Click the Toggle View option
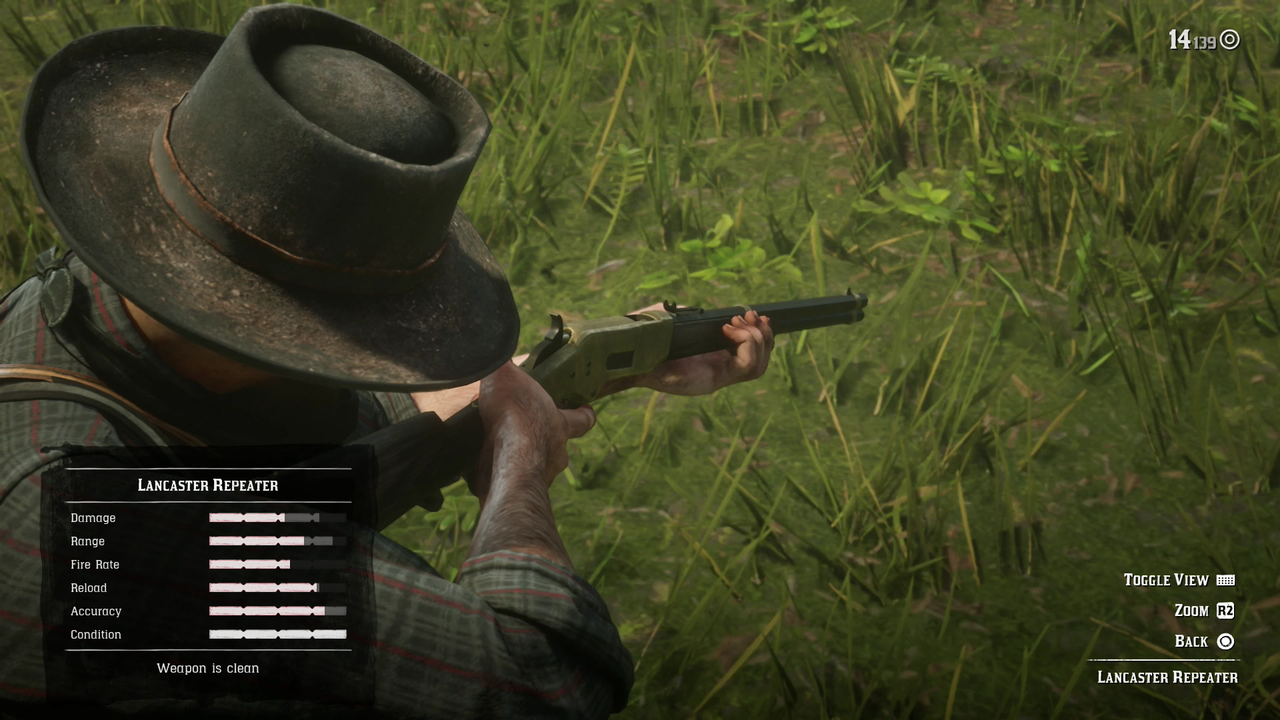This screenshot has width=1280, height=720. (1166, 580)
